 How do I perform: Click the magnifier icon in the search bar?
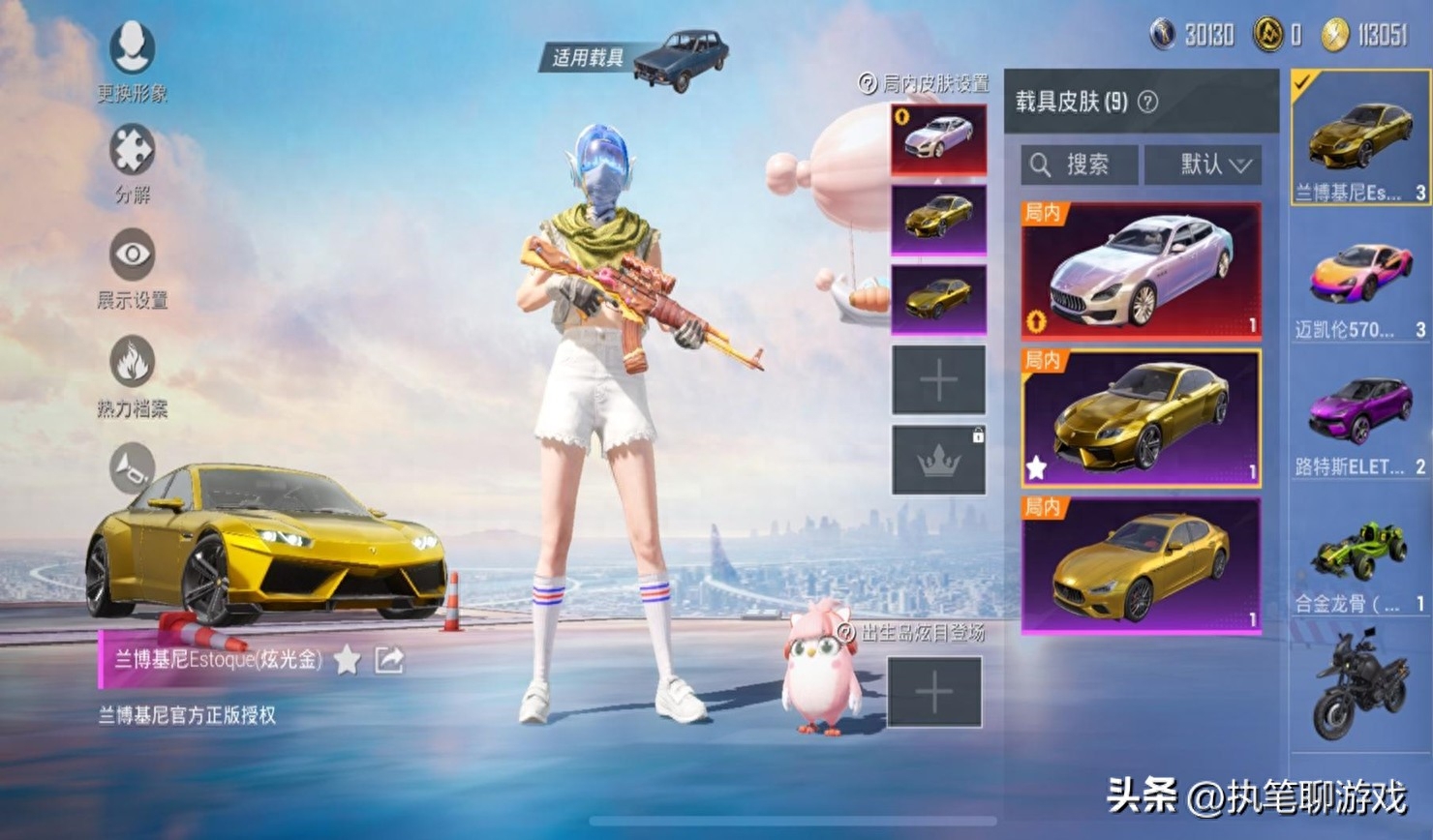click(1043, 165)
